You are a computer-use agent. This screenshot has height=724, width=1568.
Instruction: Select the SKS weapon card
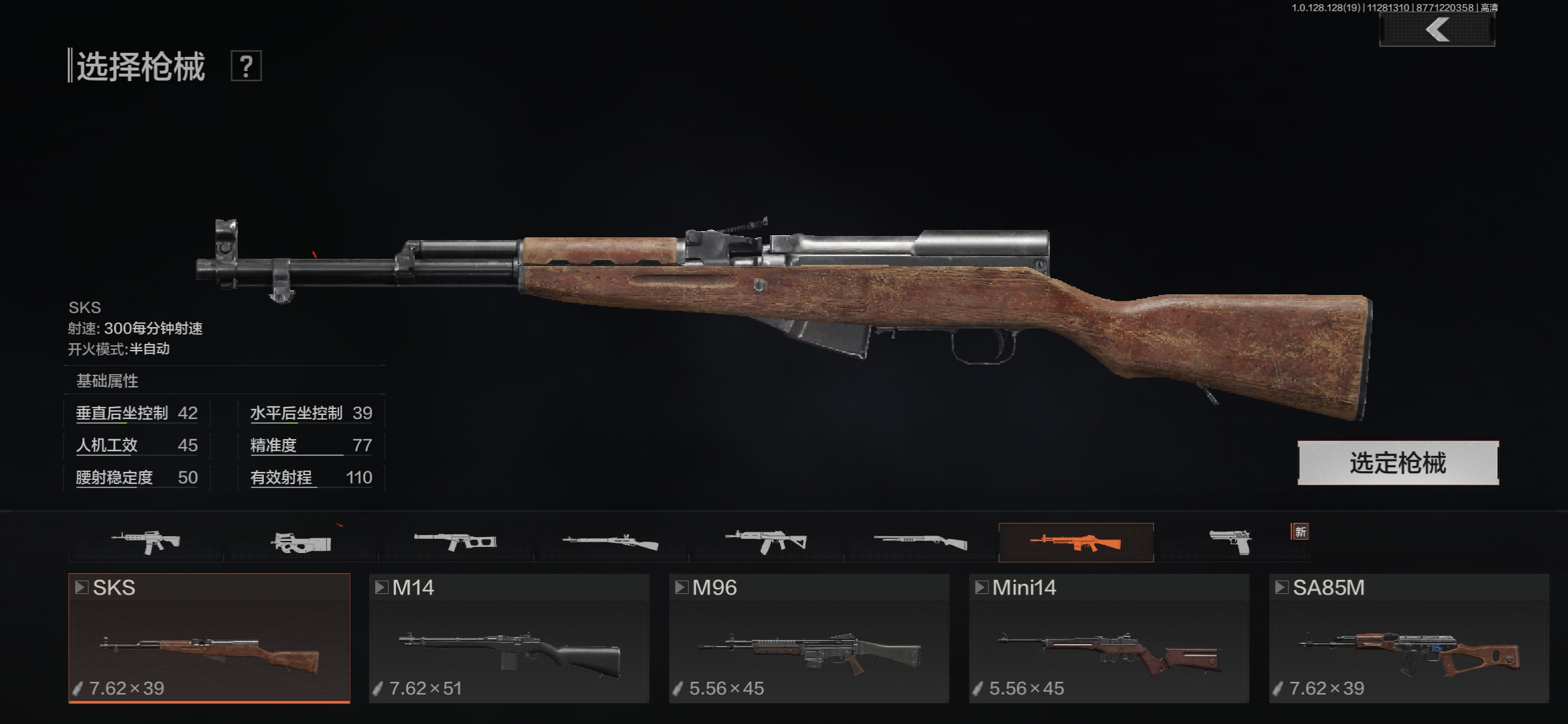pos(209,638)
